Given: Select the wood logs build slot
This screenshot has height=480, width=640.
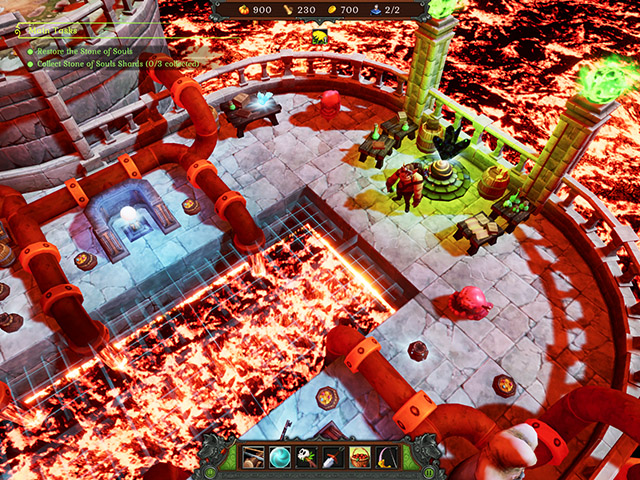Looking at the screenshot, I should (253, 456).
